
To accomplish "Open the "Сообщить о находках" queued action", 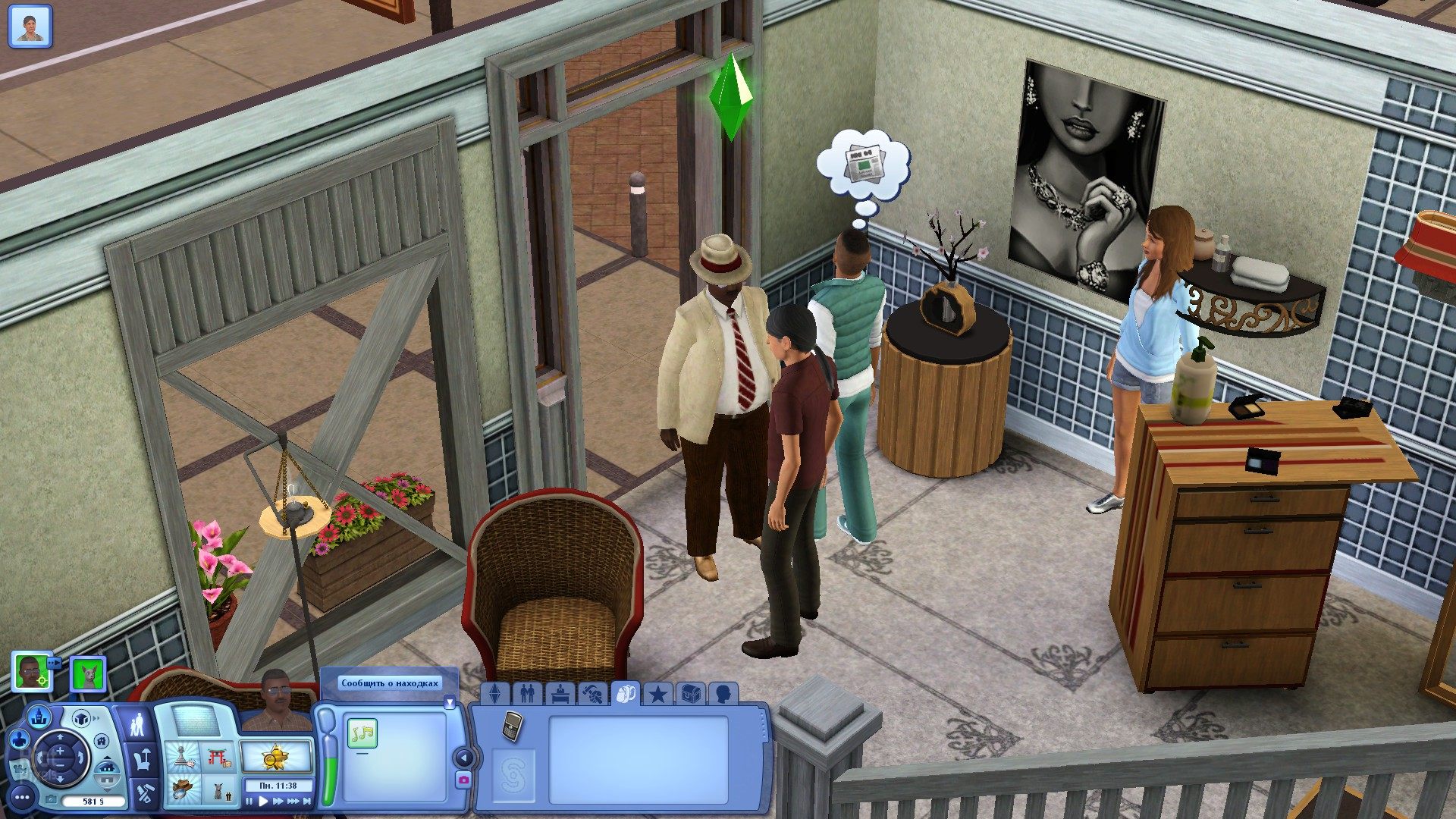I will click(390, 683).
